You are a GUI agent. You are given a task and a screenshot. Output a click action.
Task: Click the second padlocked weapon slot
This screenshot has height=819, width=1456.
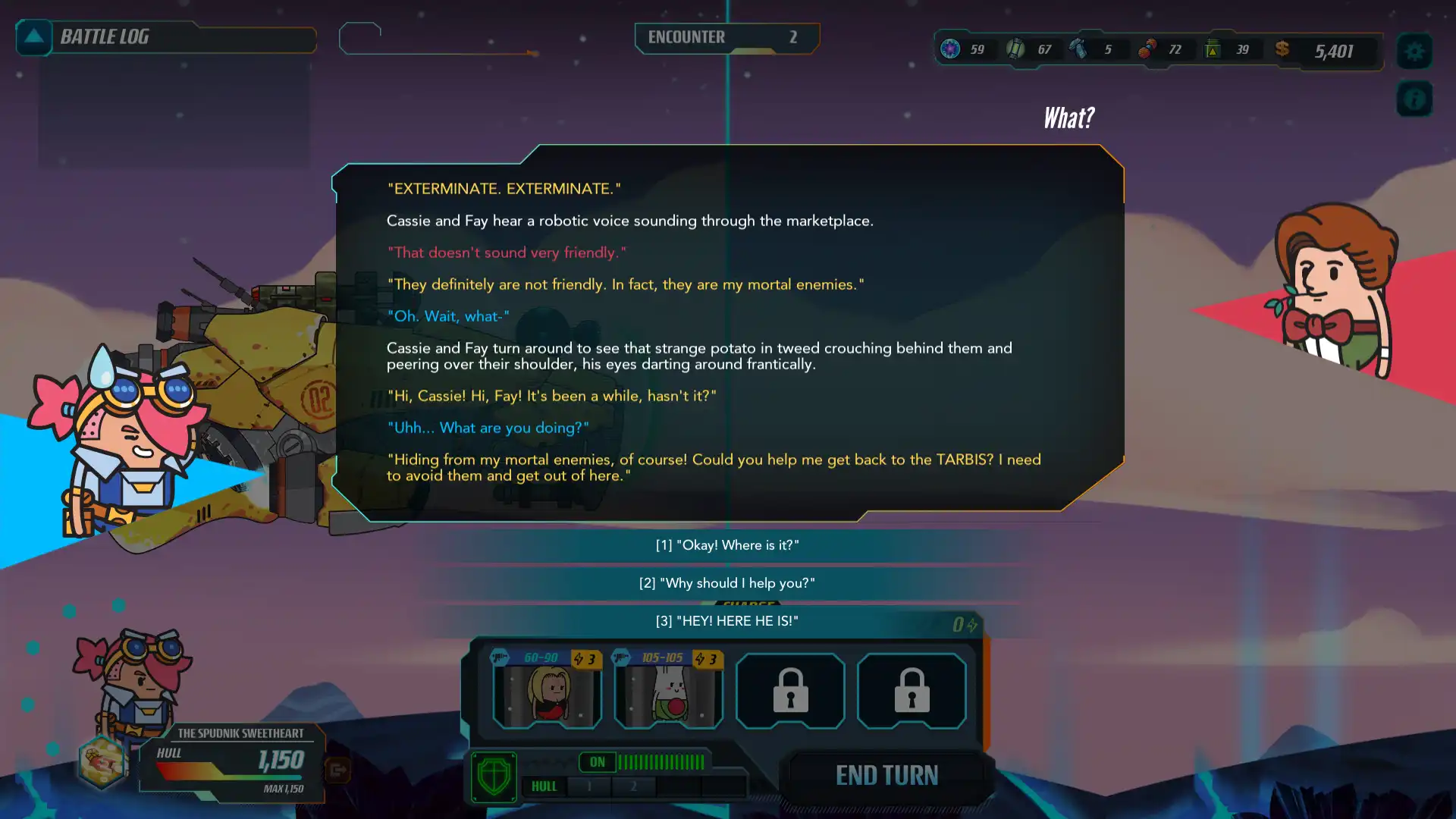pyautogui.click(x=912, y=691)
